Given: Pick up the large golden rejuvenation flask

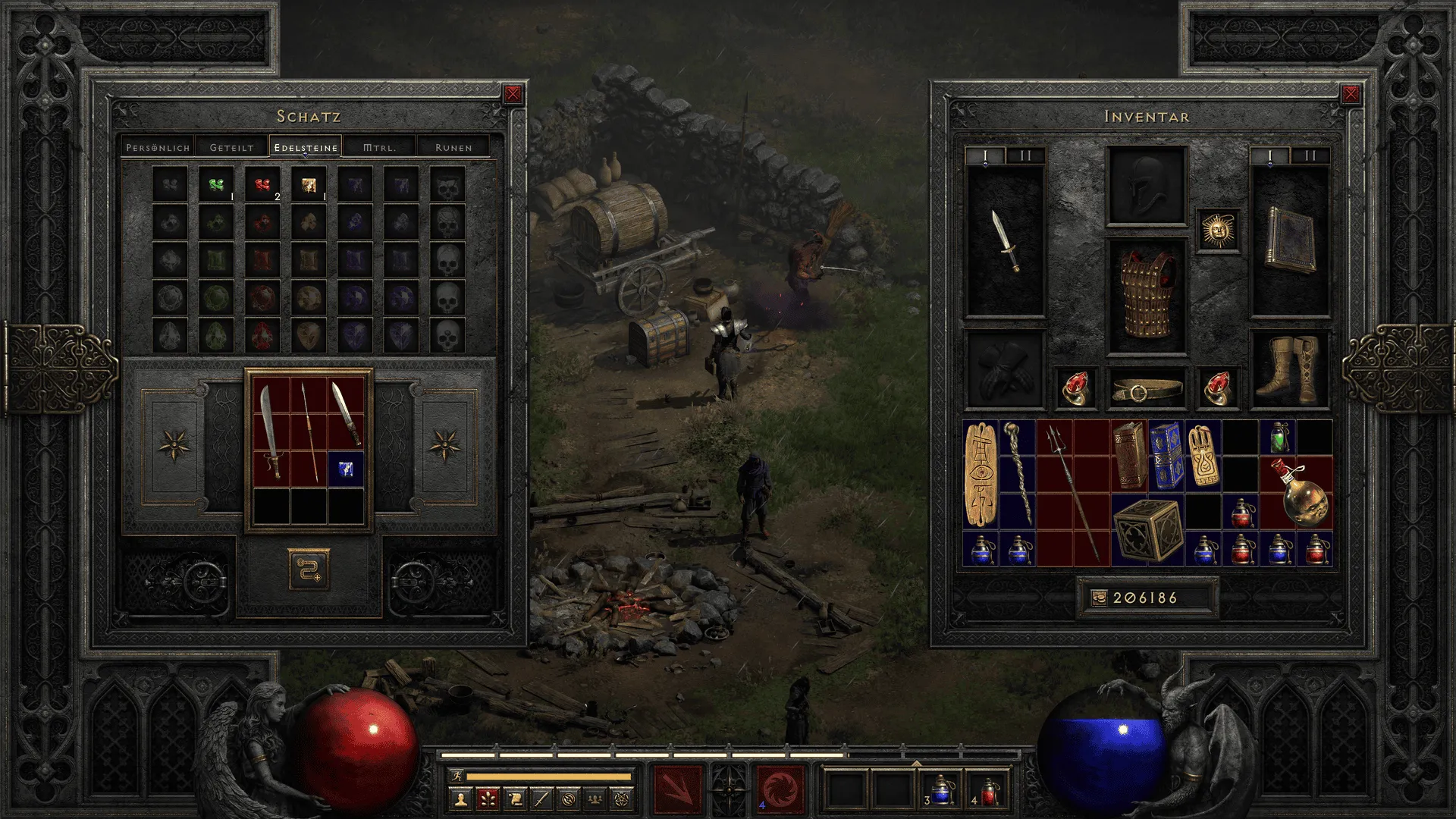Looking at the screenshot, I should click(x=1297, y=493).
